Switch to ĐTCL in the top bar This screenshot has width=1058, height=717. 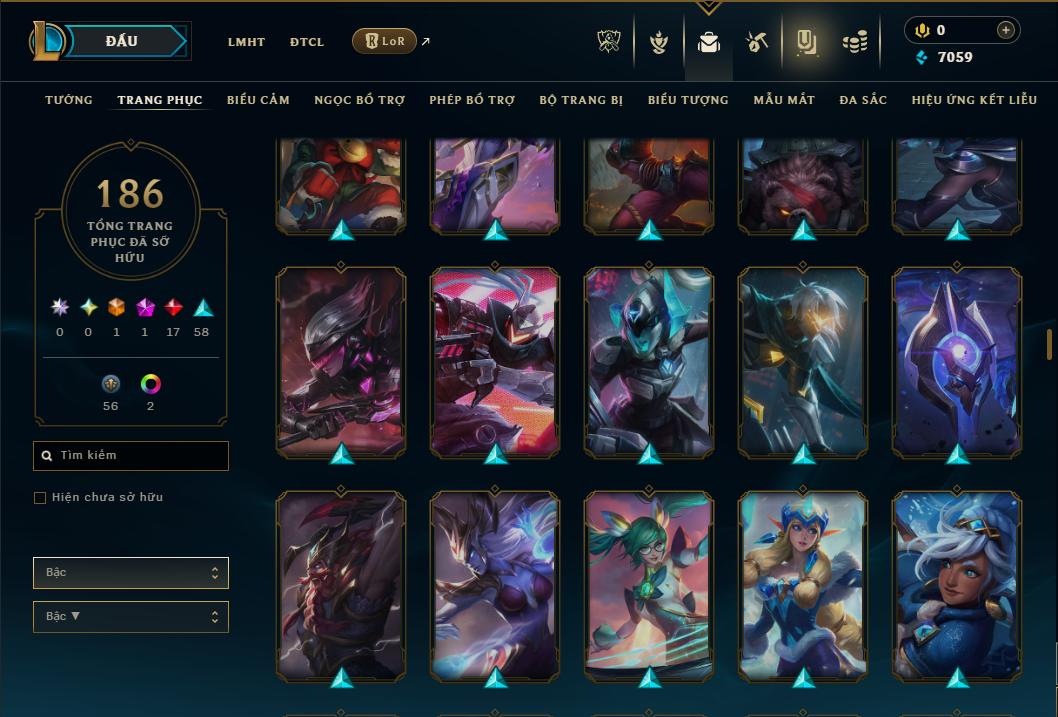tap(307, 42)
